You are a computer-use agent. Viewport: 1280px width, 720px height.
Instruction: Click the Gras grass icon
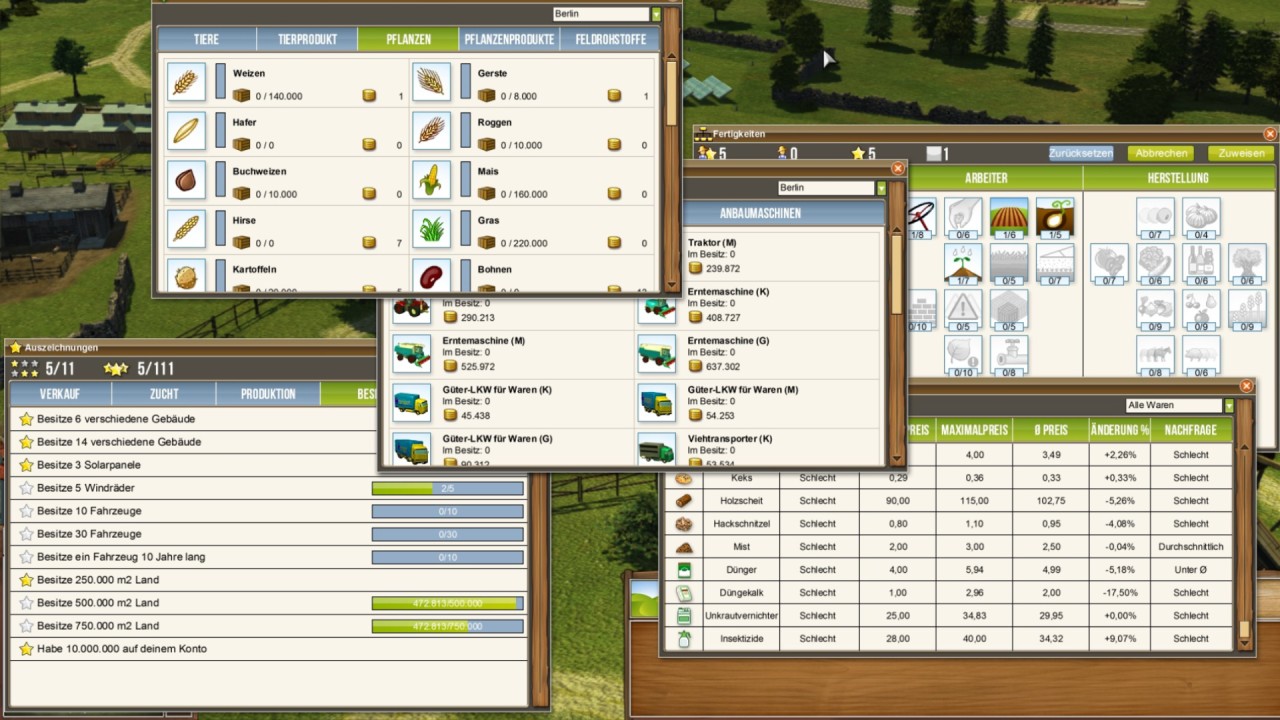point(431,229)
